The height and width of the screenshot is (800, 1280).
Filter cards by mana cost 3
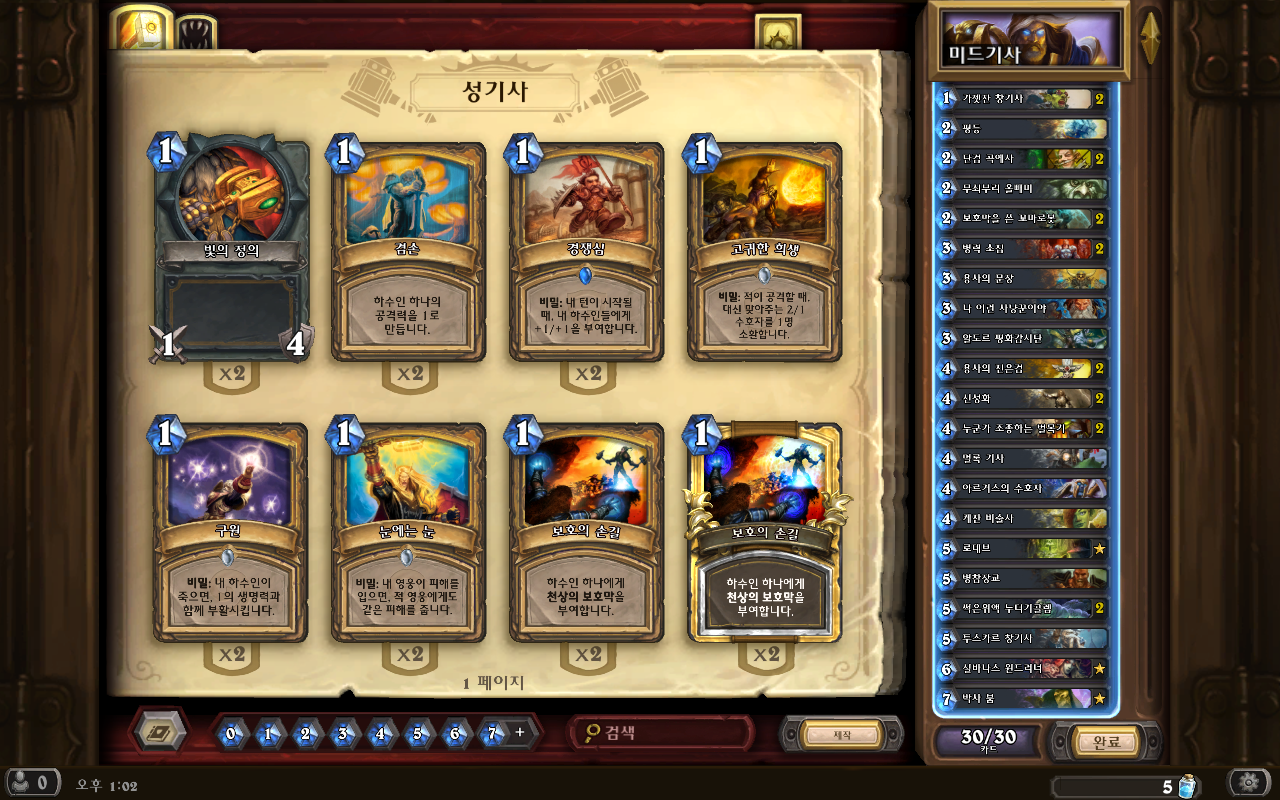(343, 733)
